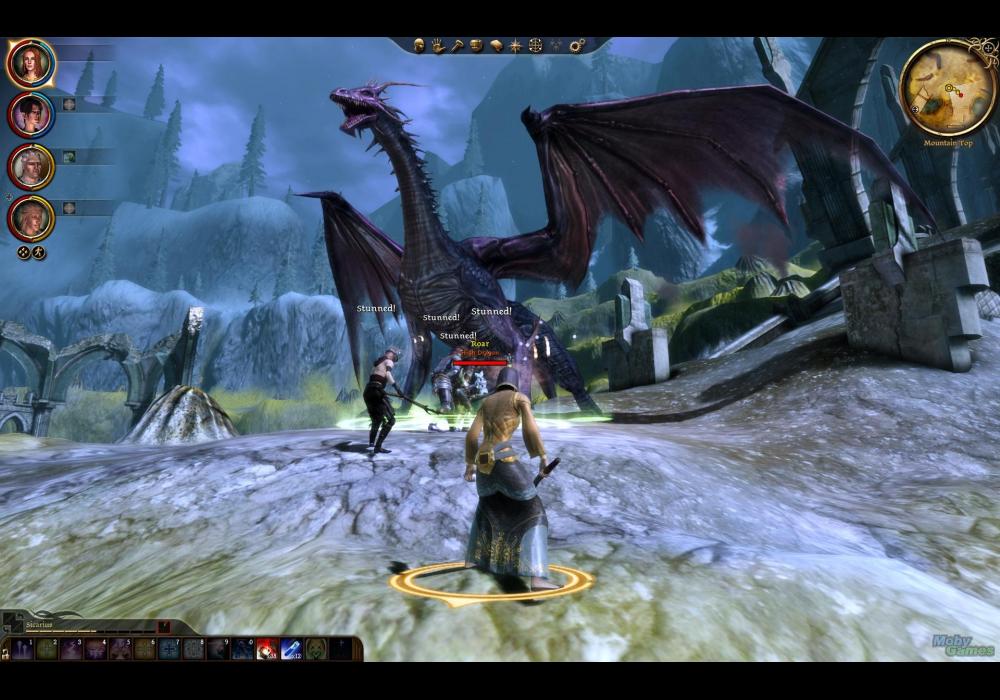Open the character record head icon

(420, 46)
